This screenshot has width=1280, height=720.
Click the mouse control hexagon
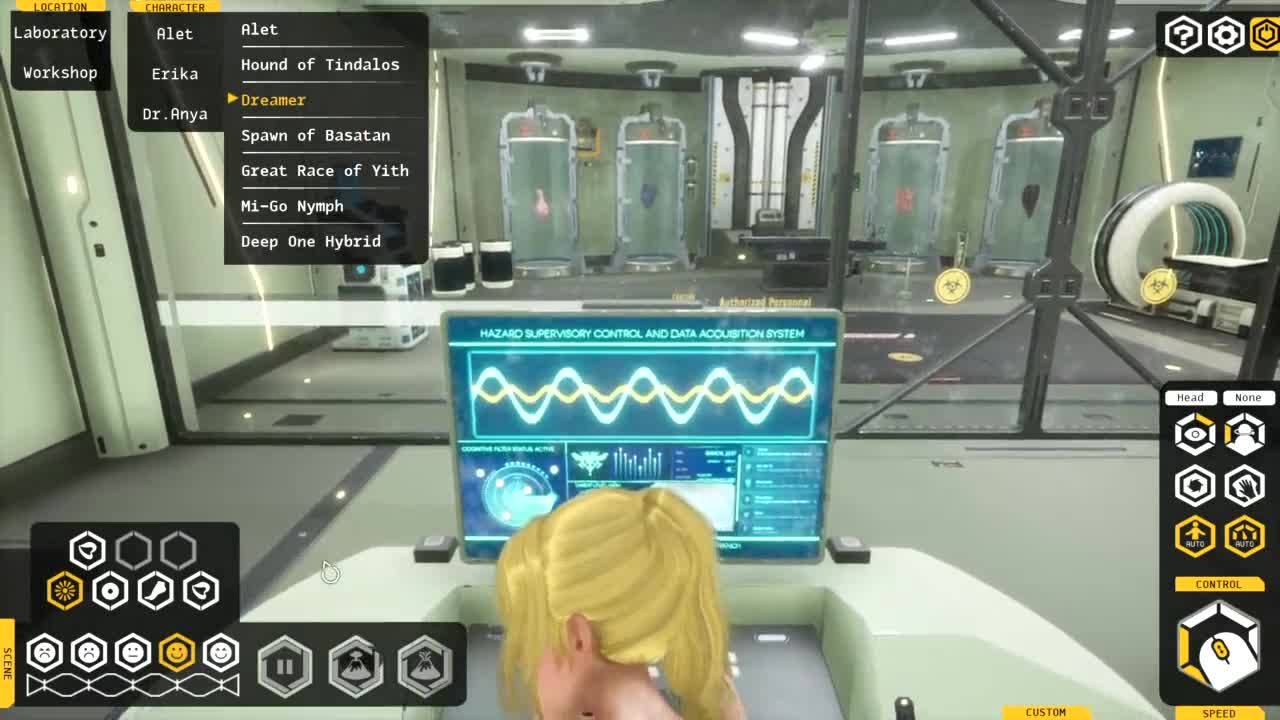pos(1219,649)
